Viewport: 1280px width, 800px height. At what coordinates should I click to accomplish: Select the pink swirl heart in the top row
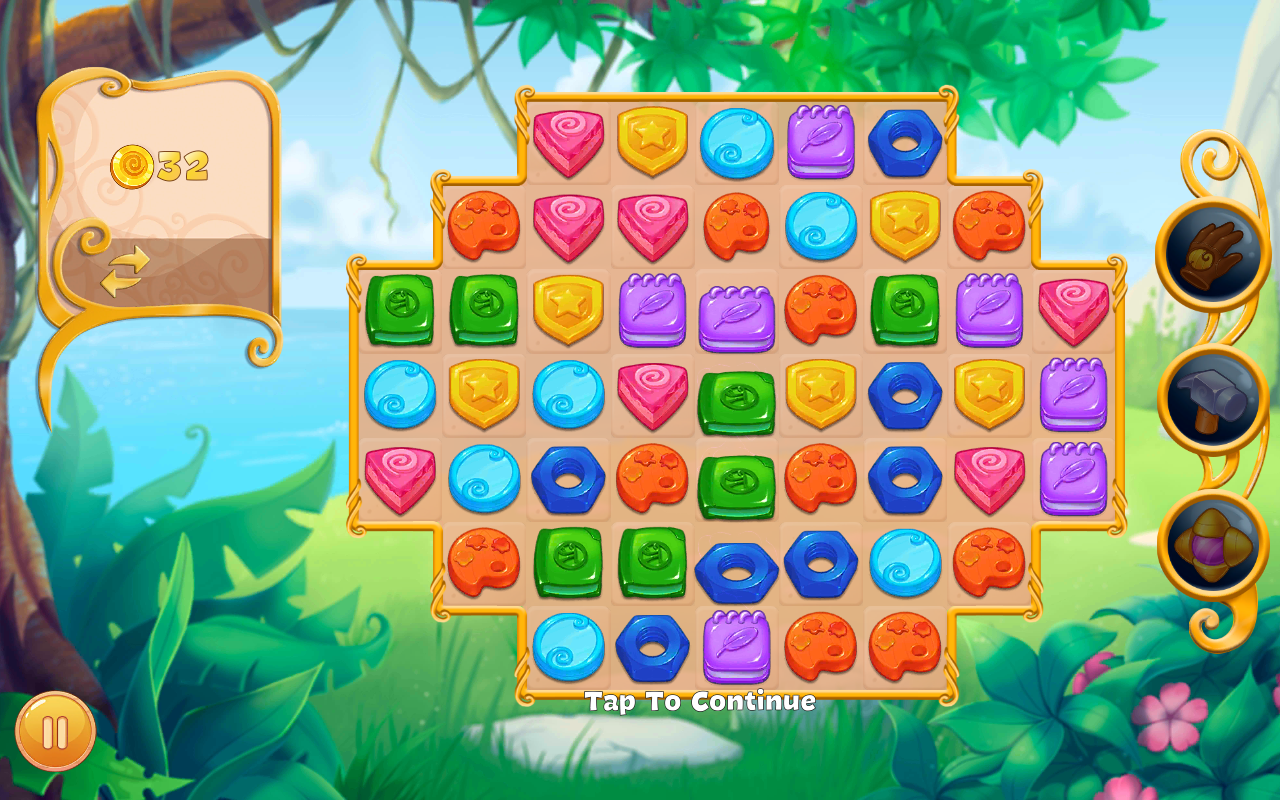568,142
